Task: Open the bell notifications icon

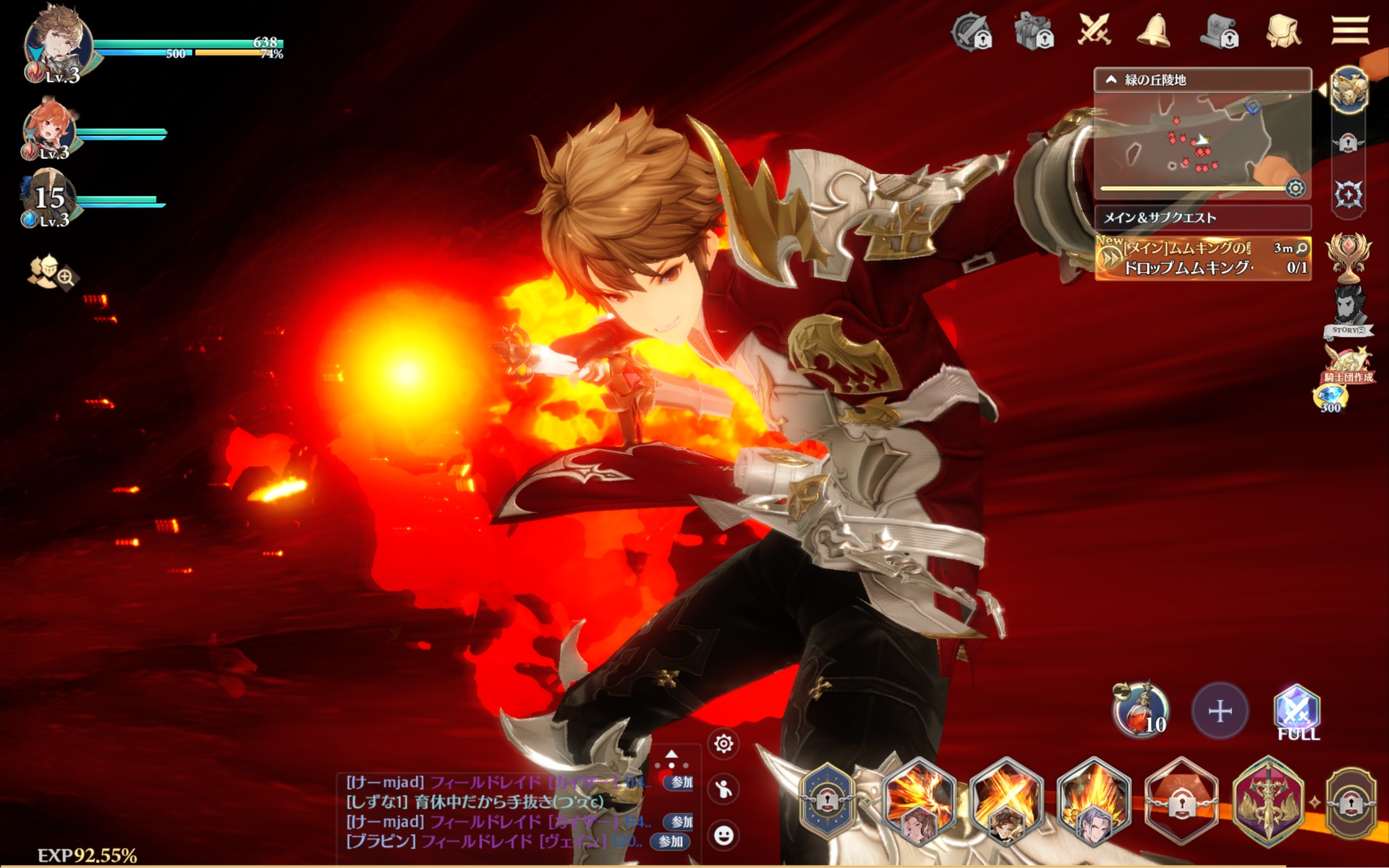Action: [1153, 31]
